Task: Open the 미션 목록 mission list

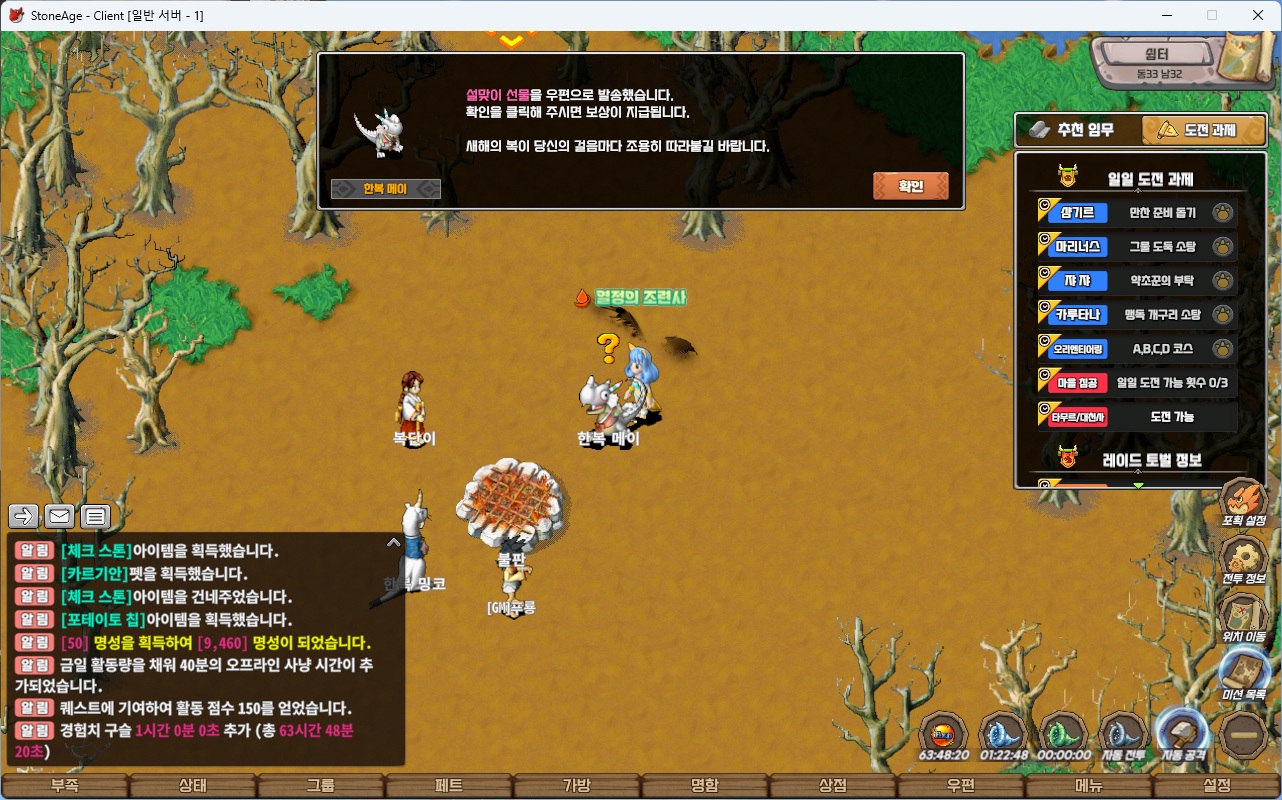Action: (1244, 676)
